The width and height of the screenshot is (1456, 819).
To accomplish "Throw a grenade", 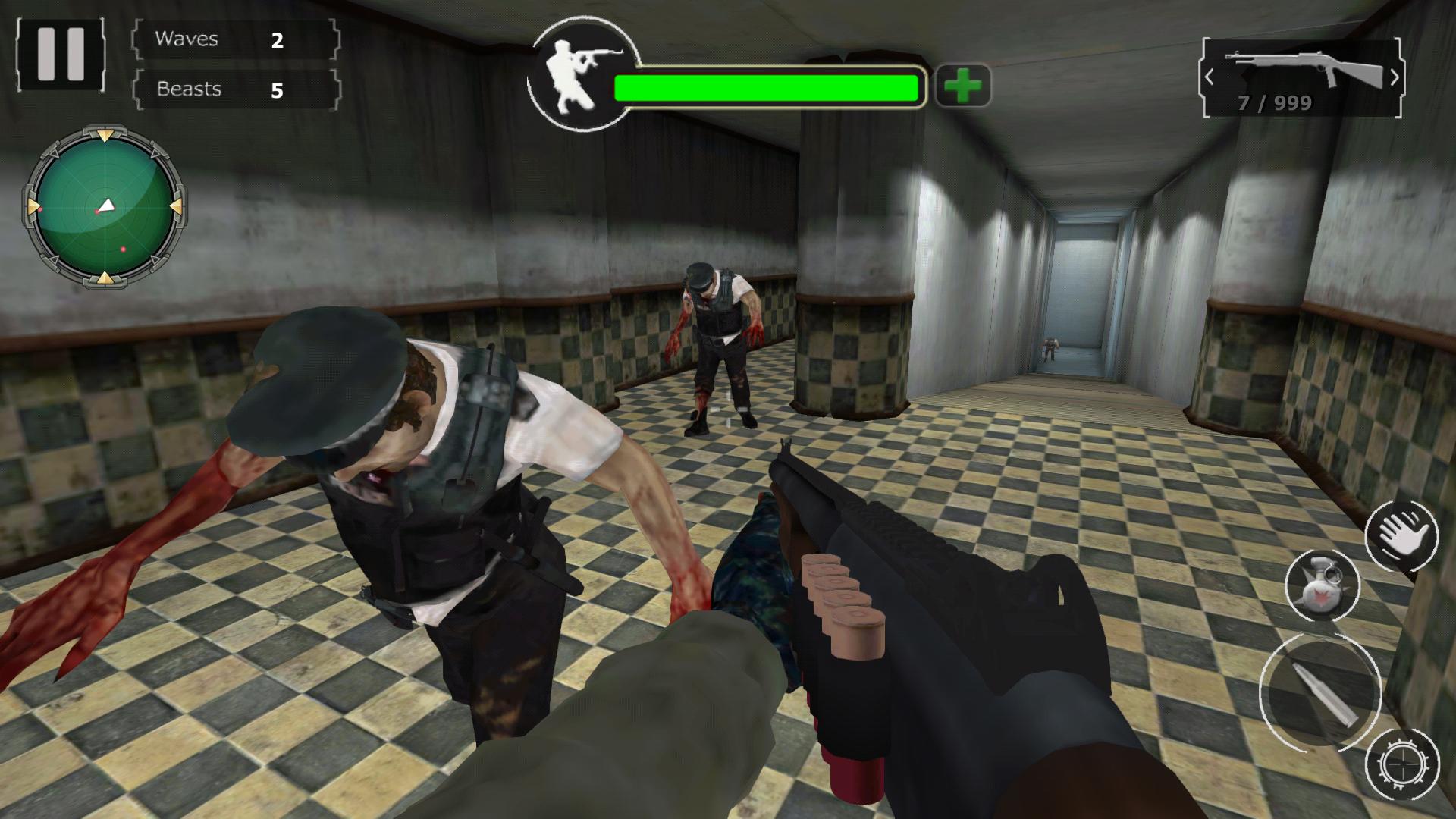I will pos(1322,584).
